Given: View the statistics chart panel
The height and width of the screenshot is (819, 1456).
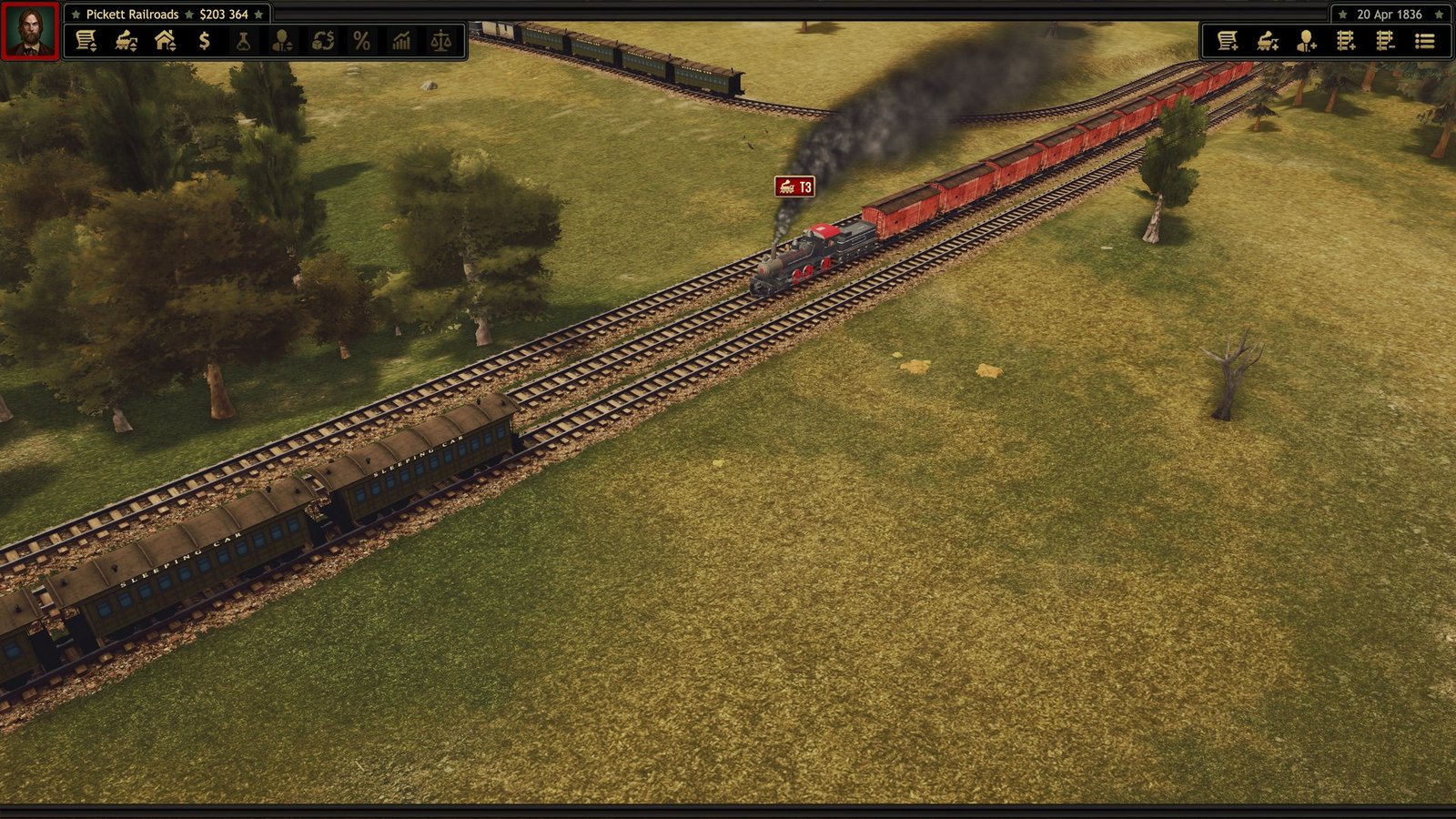Looking at the screenshot, I should tap(401, 40).
